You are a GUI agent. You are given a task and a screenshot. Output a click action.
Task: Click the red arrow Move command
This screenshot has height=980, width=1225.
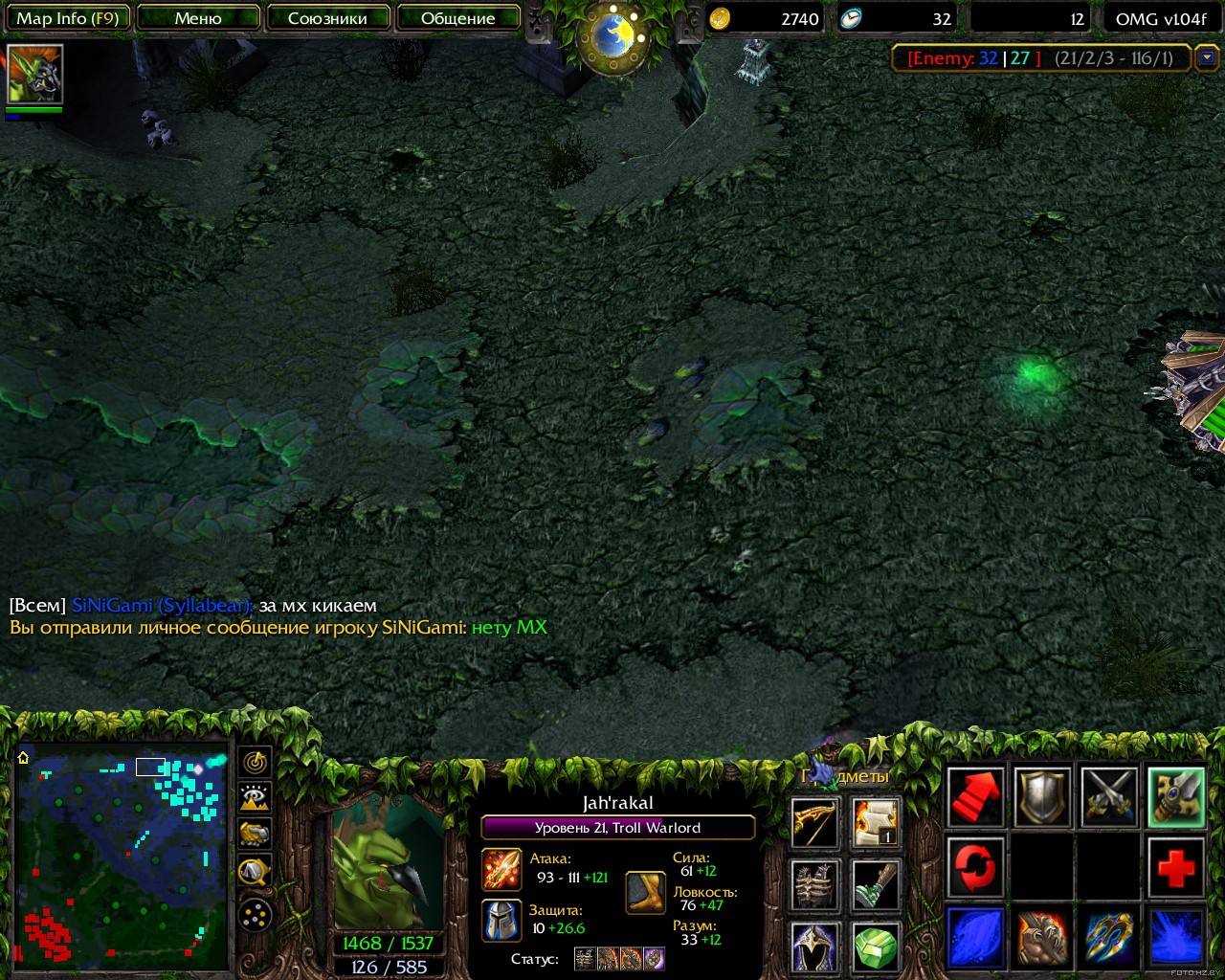pyautogui.click(x=975, y=796)
